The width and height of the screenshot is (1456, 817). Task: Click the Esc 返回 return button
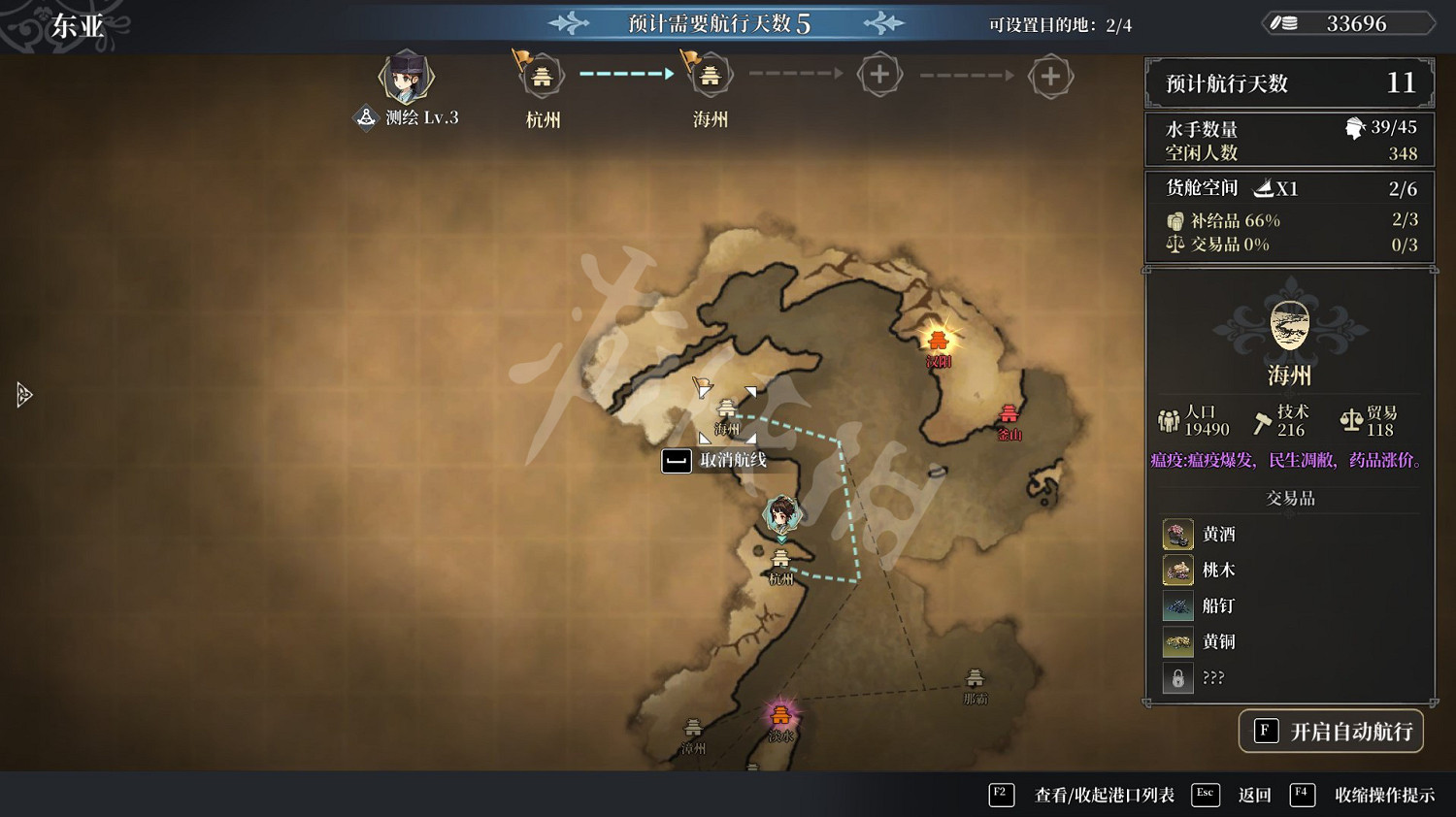tap(1255, 794)
